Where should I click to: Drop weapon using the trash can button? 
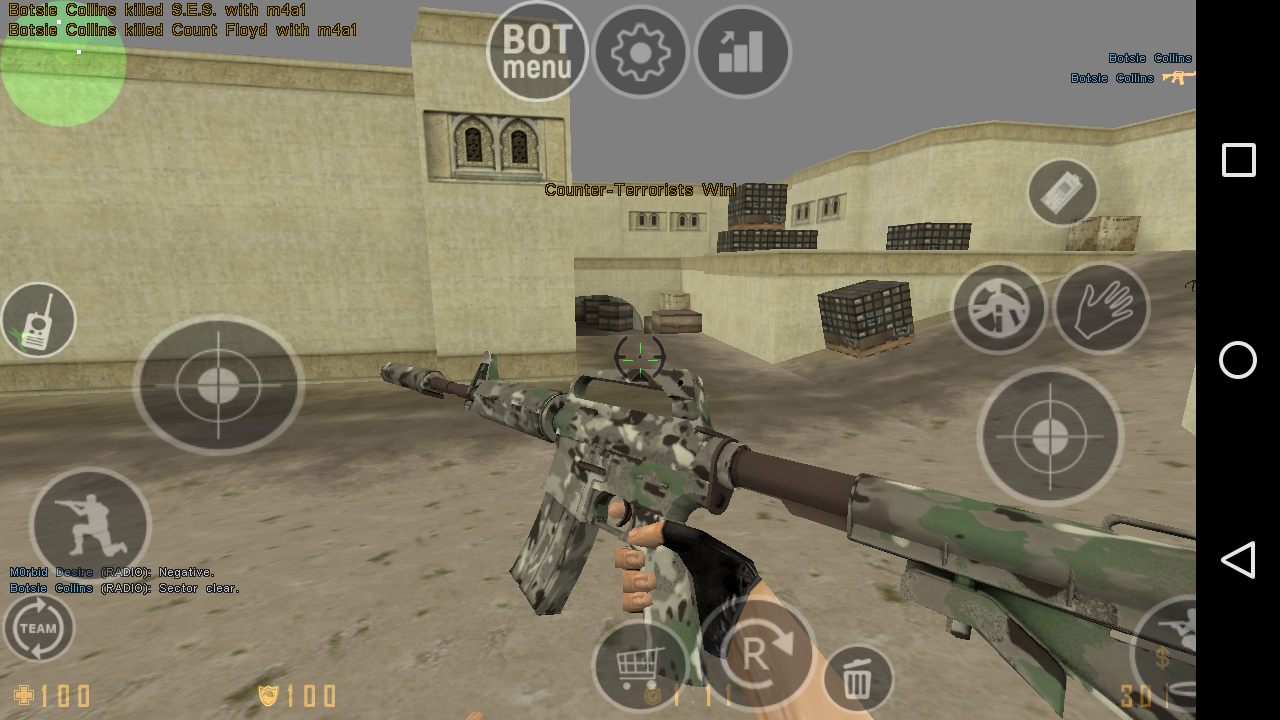[857, 679]
